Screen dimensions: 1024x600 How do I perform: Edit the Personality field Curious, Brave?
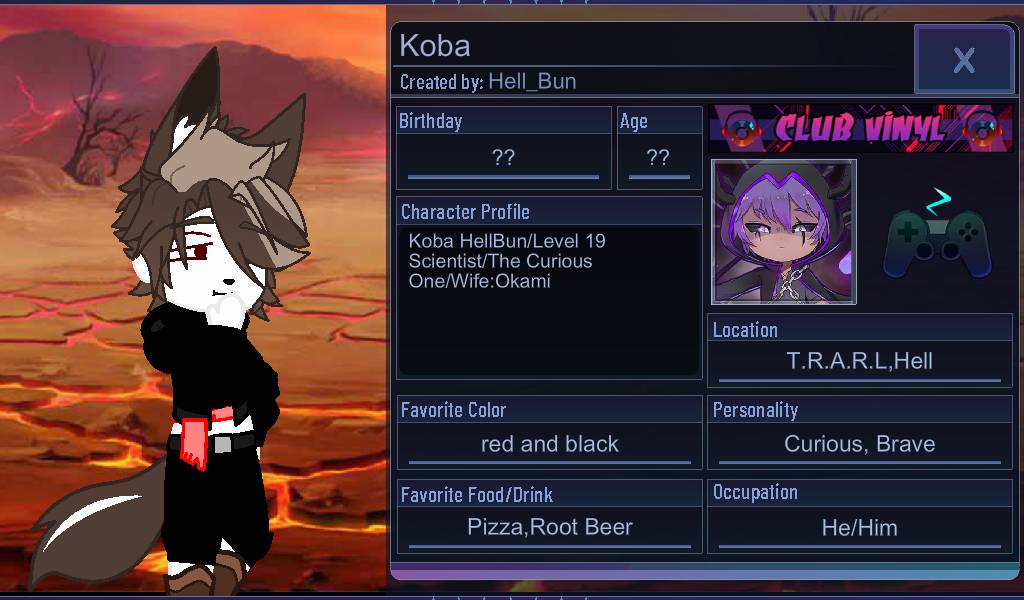(x=859, y=444)
